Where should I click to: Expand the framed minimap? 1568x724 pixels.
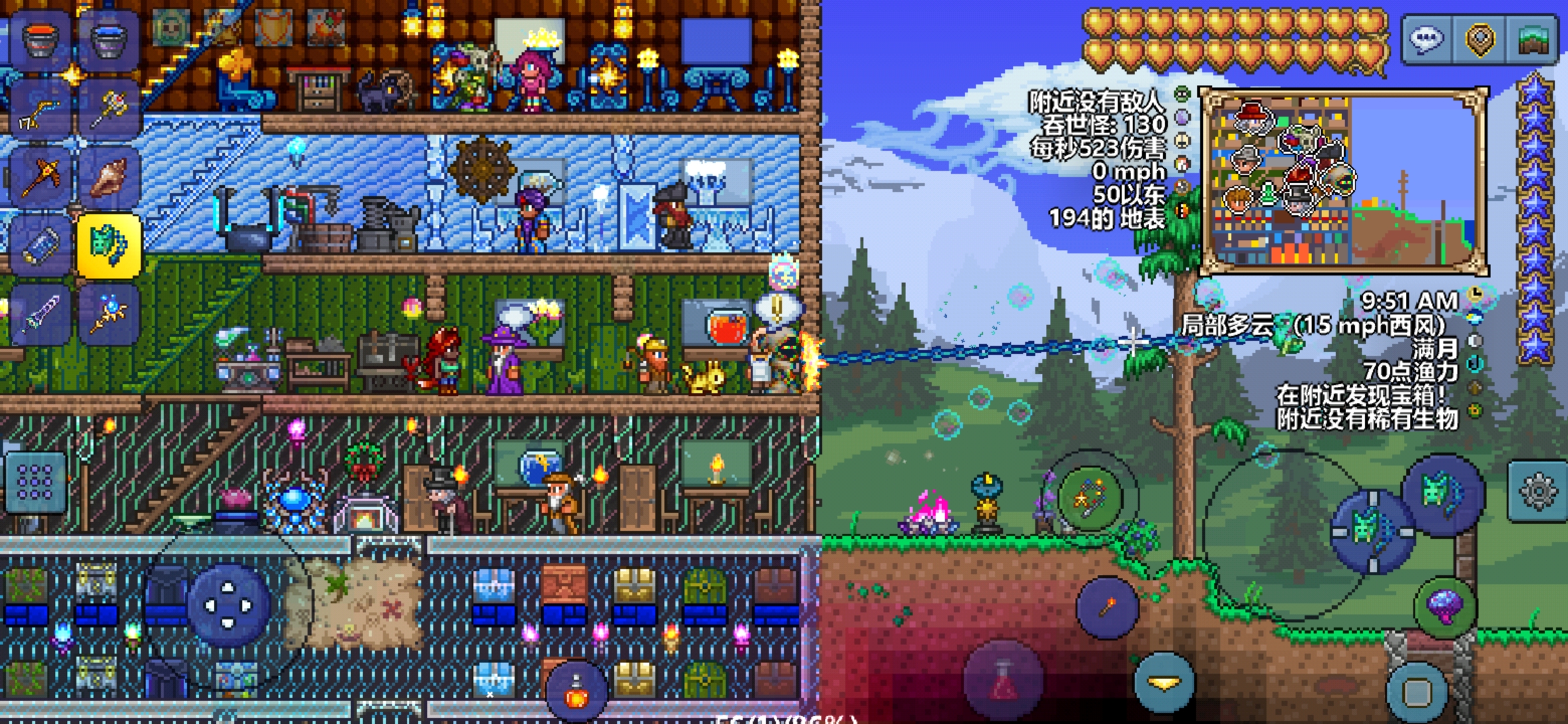tap(1343, 181)
